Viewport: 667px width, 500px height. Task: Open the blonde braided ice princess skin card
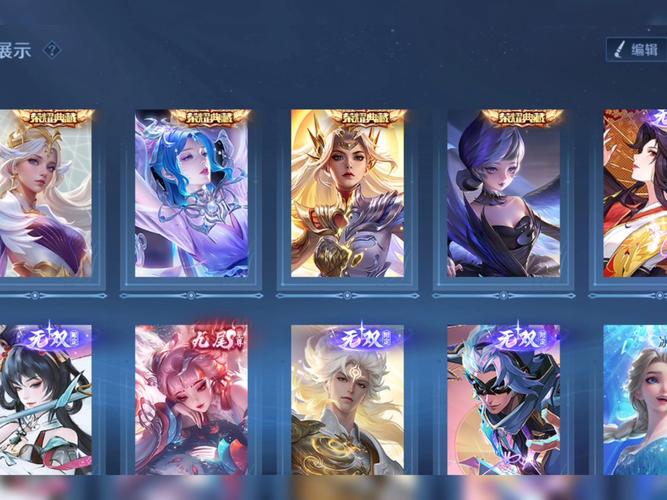(x=636, y=400)
